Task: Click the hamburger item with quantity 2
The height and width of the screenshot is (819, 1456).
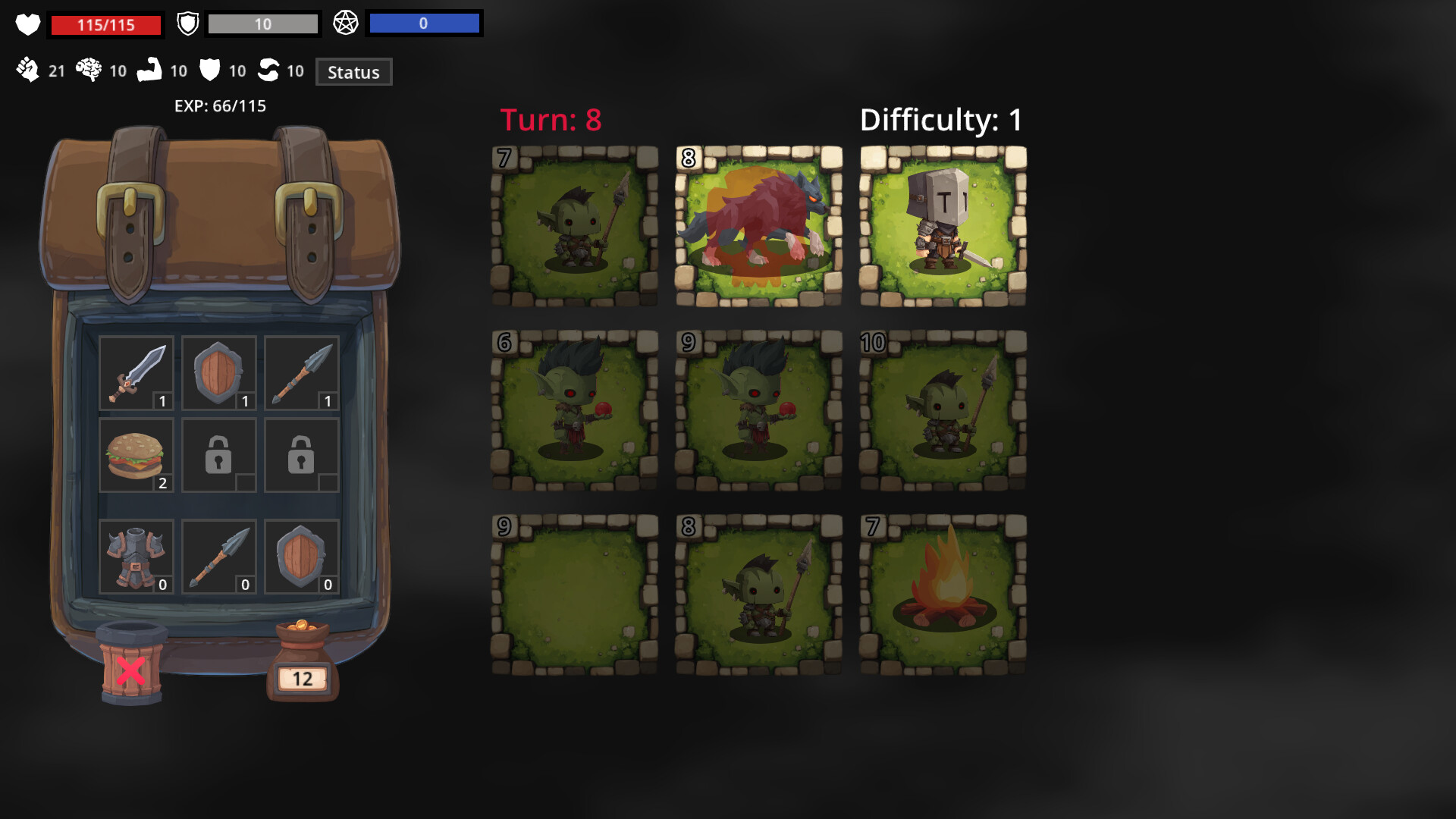Action: (x=136, y=454)
